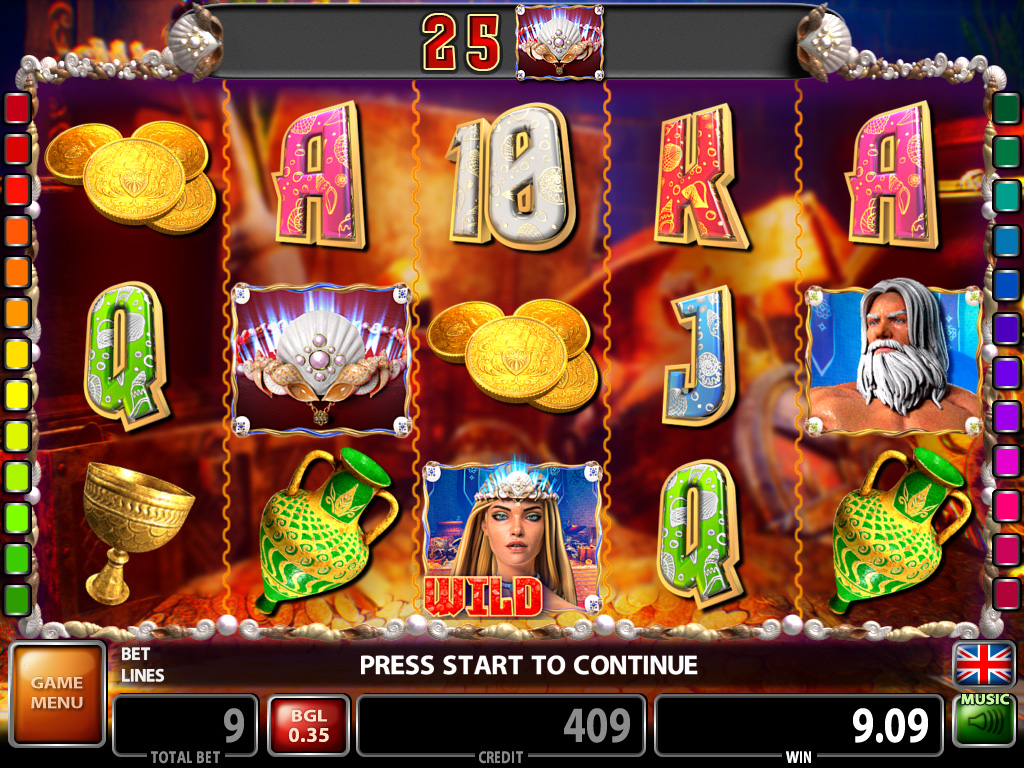This screenshot has height=768, width=1024.
Task: Click the Total Bet panel
Action: (185, 727)
